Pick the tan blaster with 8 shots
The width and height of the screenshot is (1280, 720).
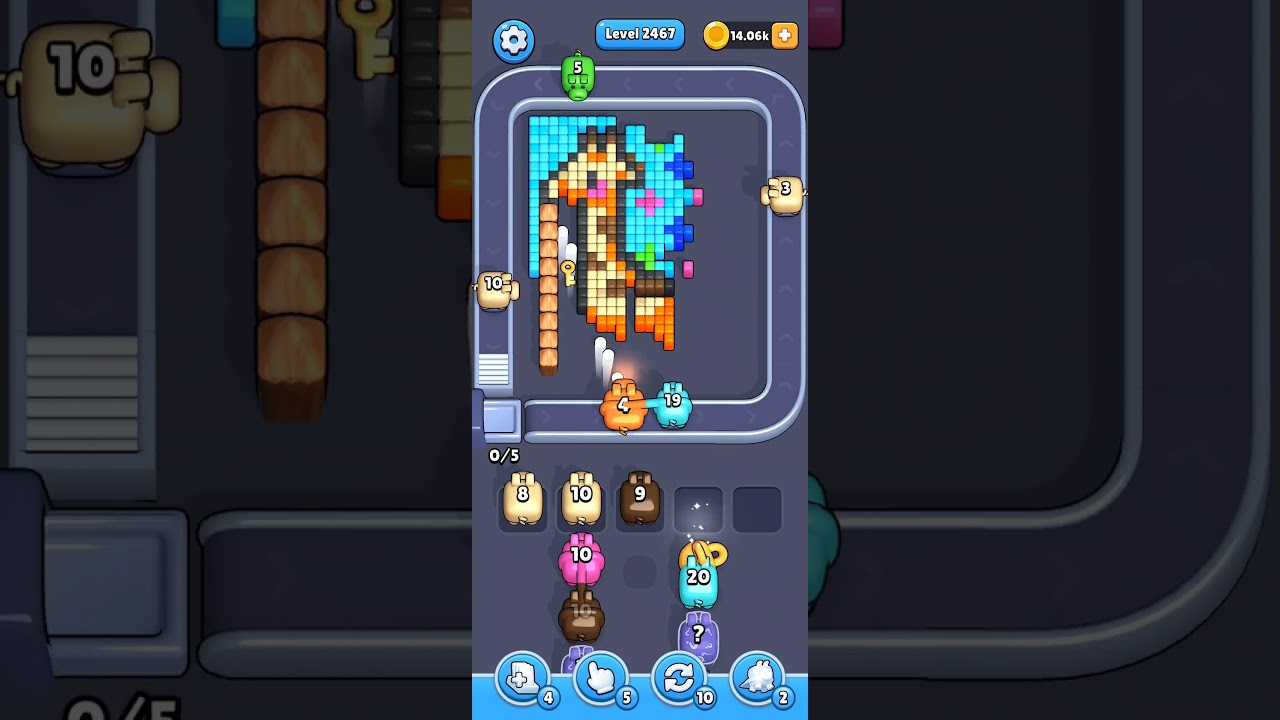(522, 500)
